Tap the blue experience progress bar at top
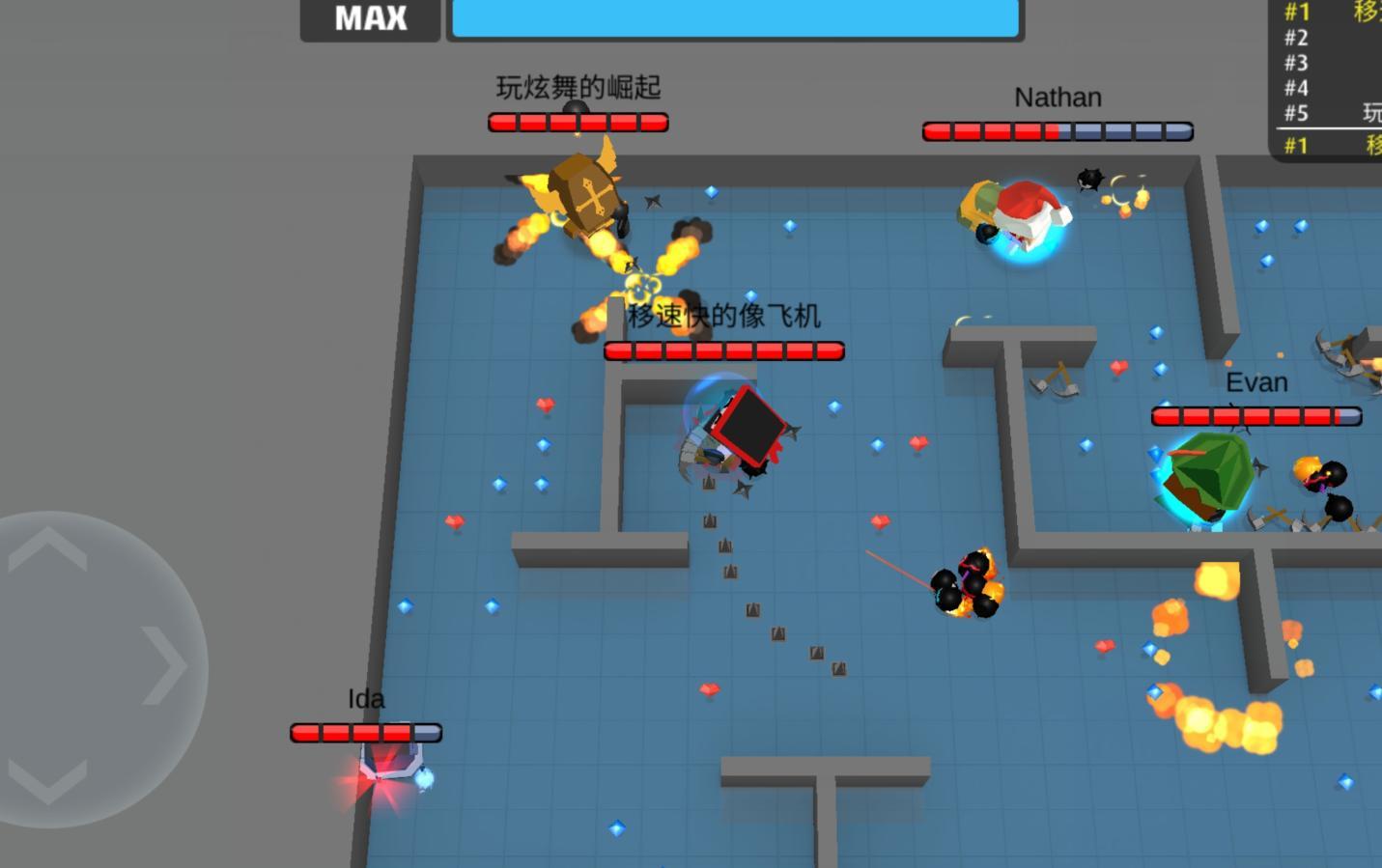The image size is (1382, 868). 734,16
